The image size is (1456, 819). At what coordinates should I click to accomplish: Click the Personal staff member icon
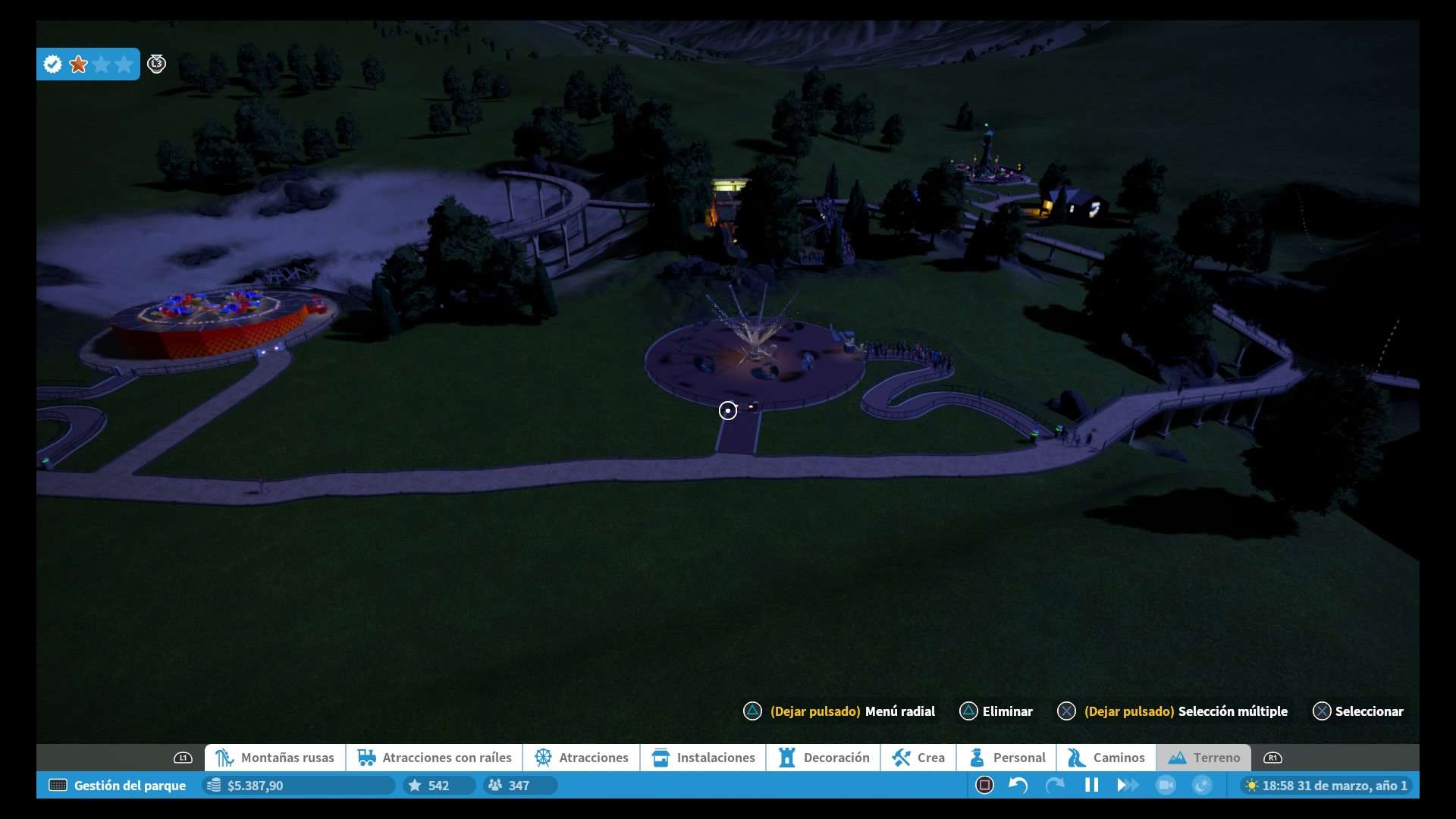click(976, 758)
